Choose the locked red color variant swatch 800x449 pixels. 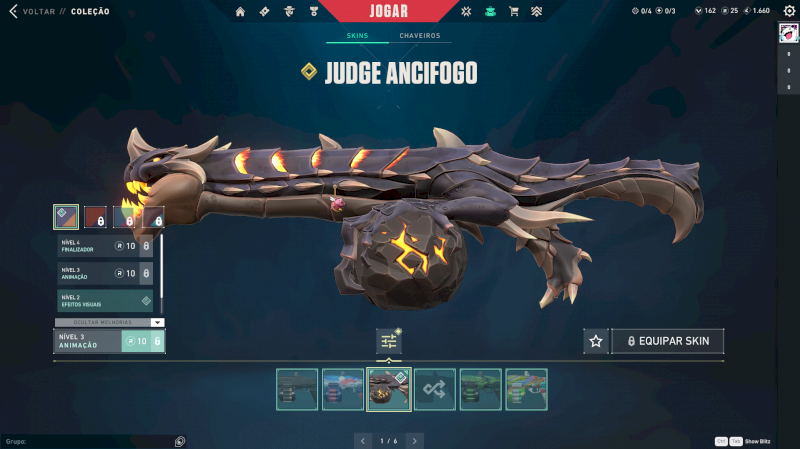(x=95, y=217)
